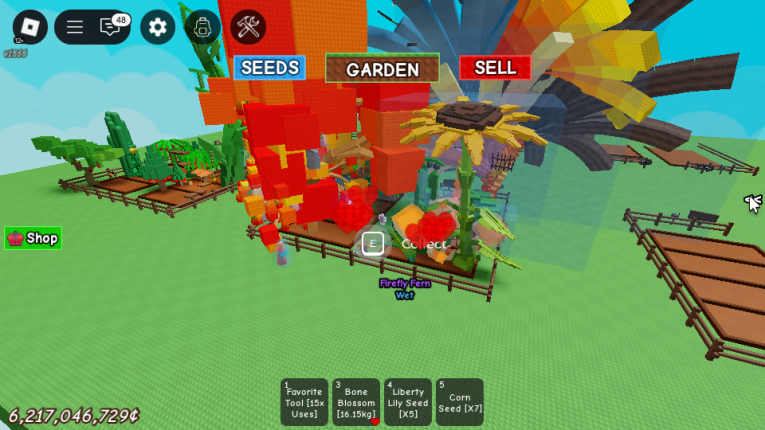The image size is (765, 430).
Task: Open the green Shop button
Action: [33, 238]
